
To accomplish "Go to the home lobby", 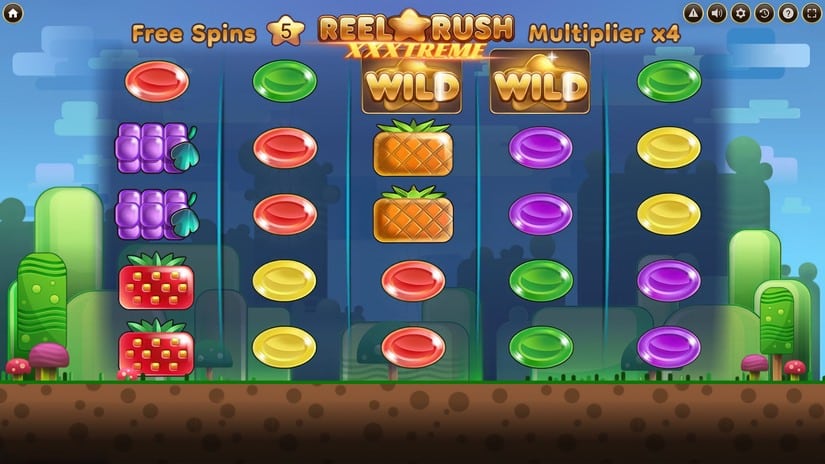I will (x=15, y=13).
